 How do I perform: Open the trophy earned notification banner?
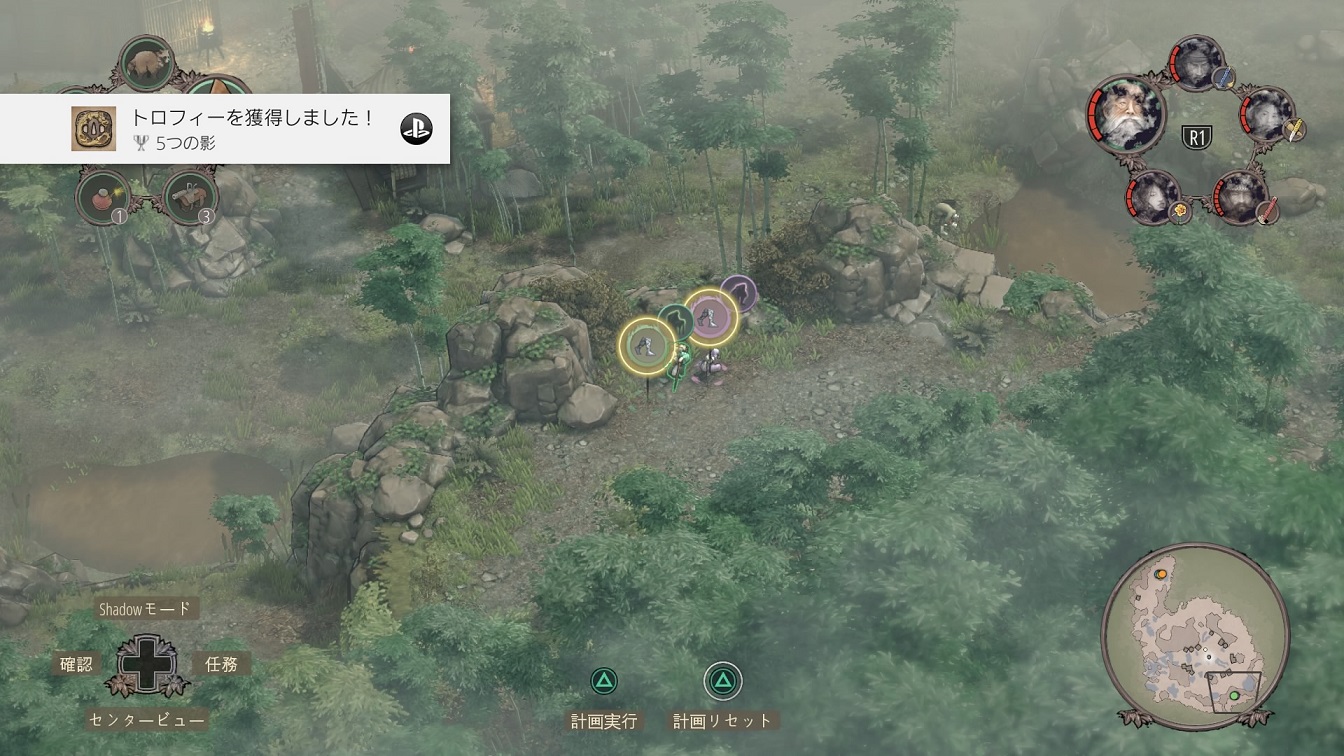coord(225,129)
